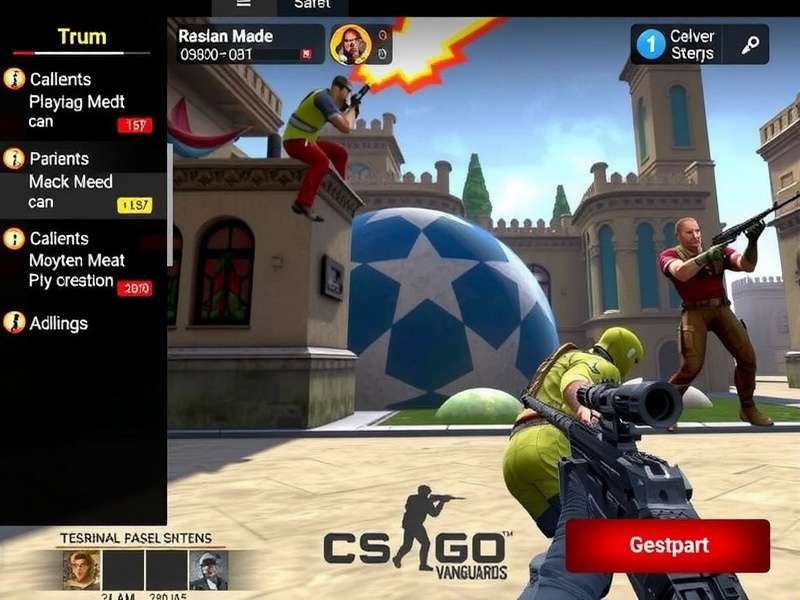Select the blonde character portrait thumbnail

pyautogui.click(x=82, y=570)
